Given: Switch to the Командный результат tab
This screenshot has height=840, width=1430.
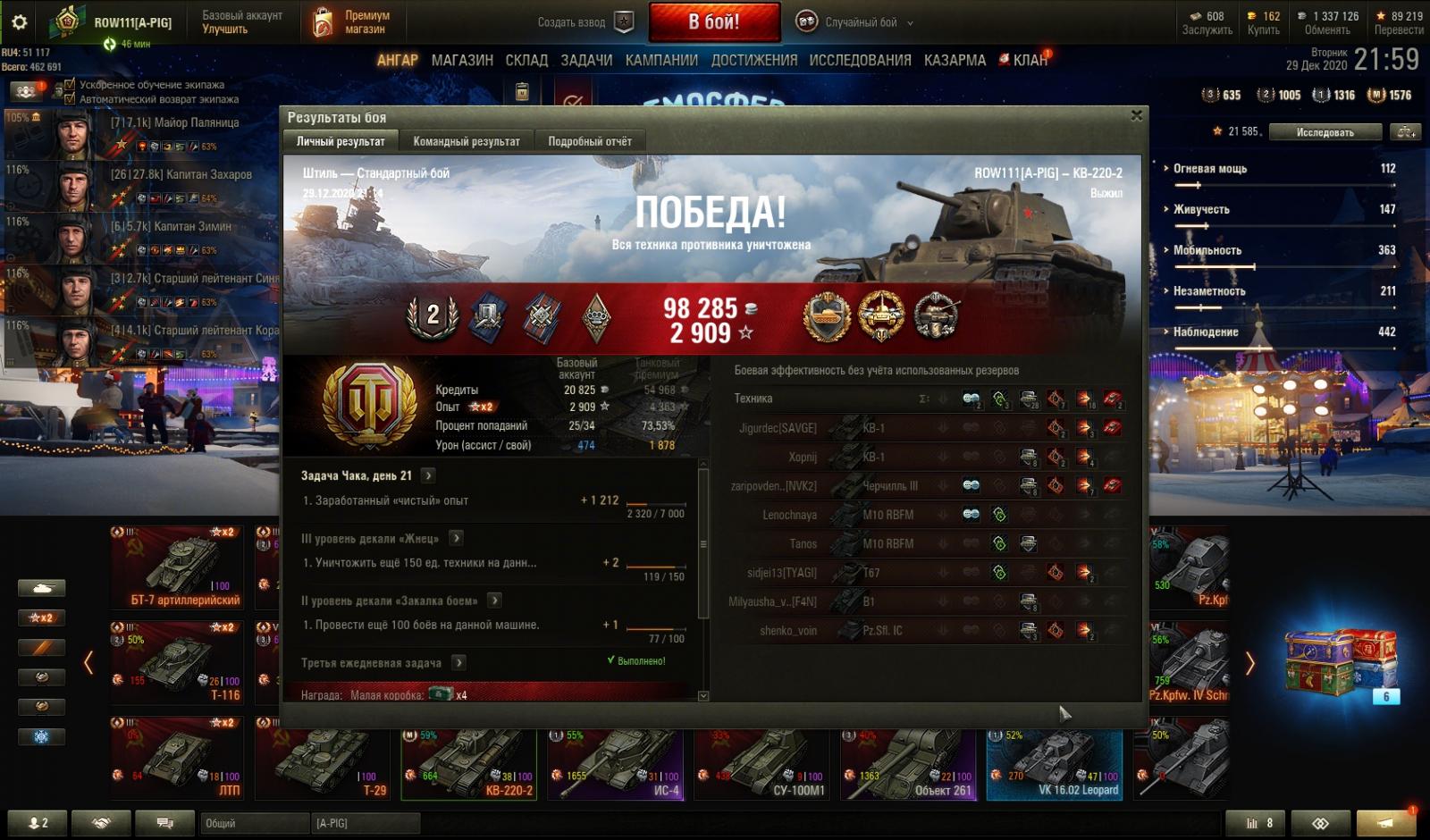Looking at the screenshot, I should pyautogui.click(x=466, y=141).
